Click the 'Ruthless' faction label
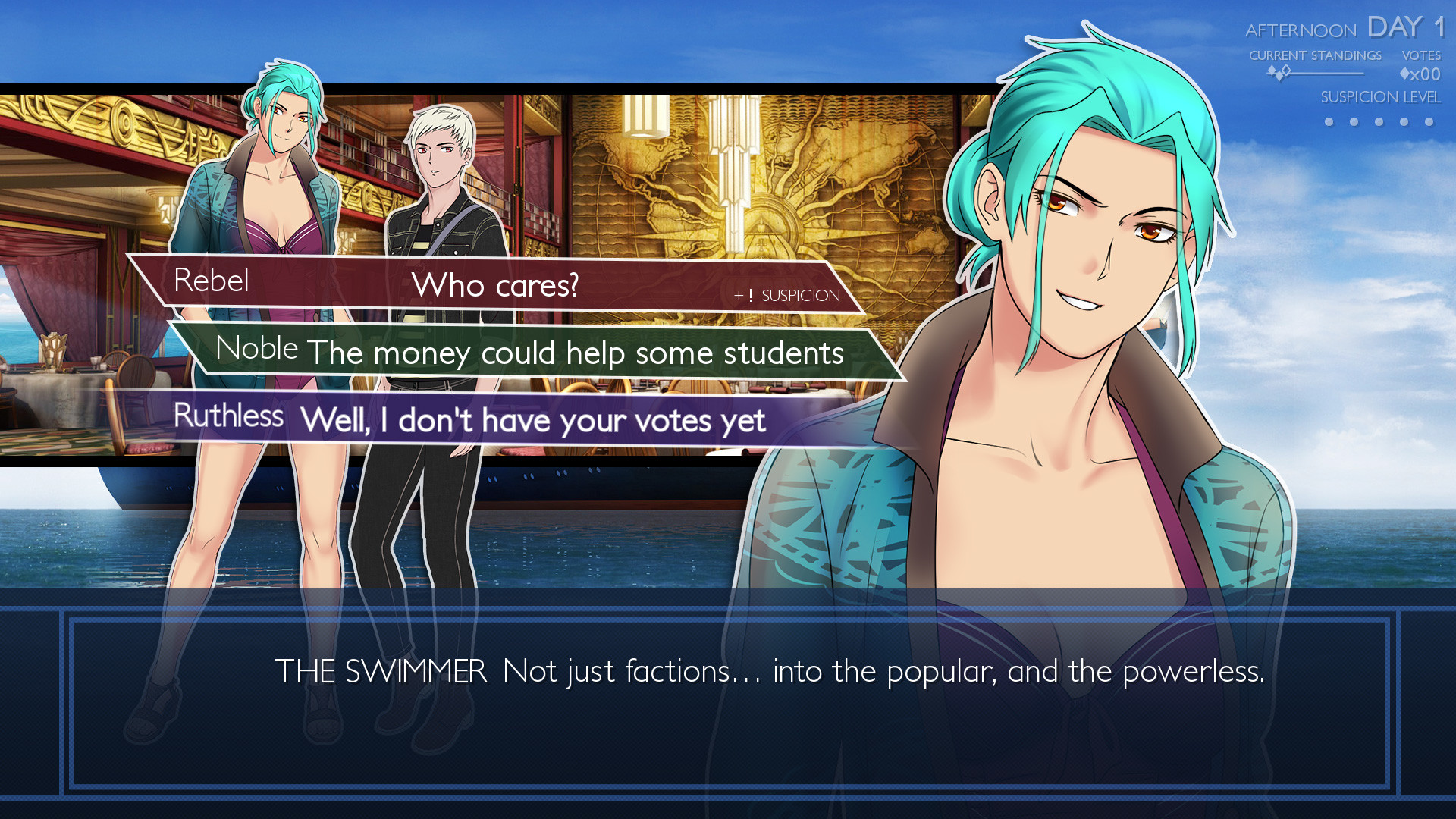This screenshot has width=1456, height=819. (231, 416)
